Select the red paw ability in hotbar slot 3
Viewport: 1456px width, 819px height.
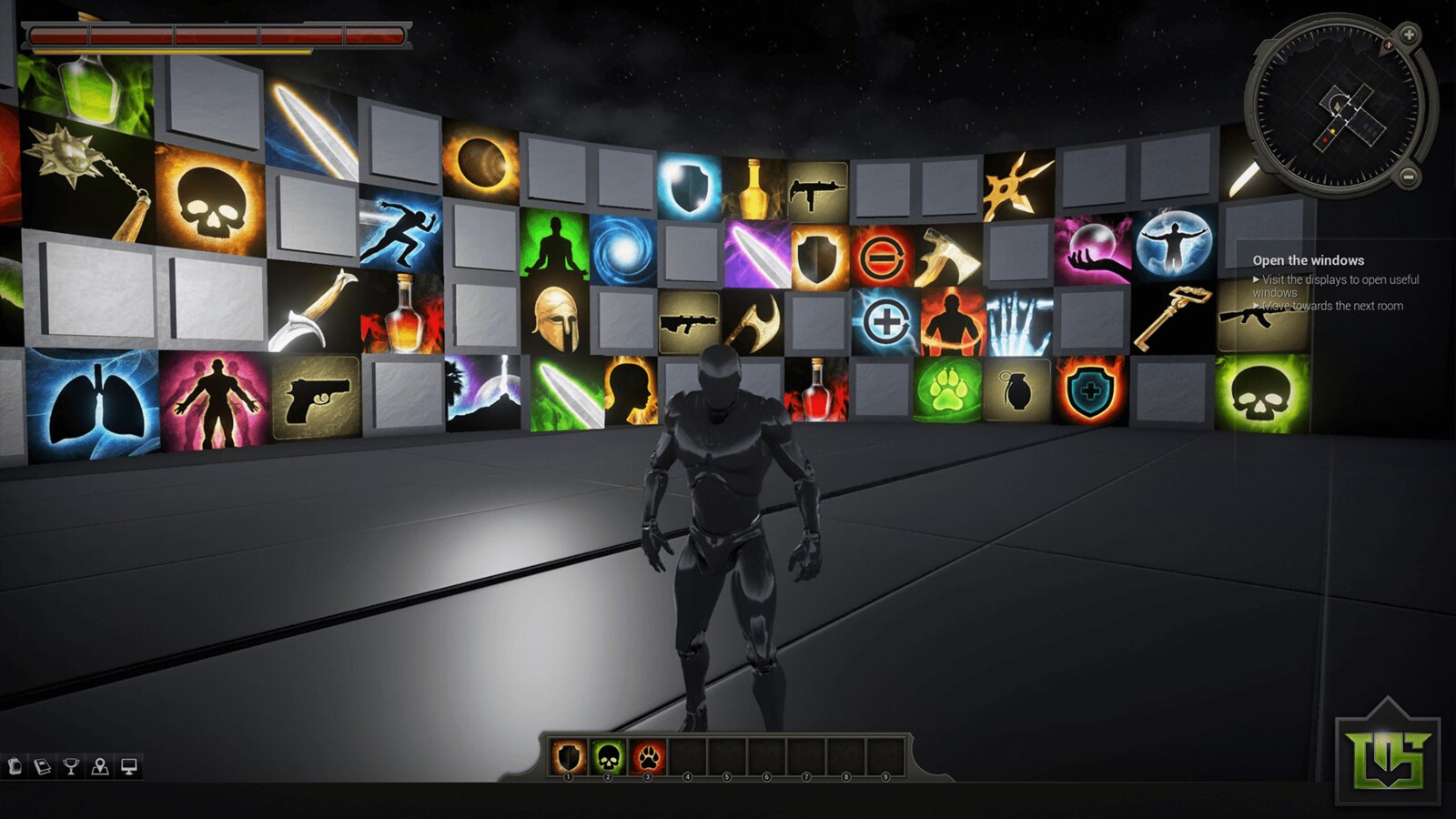coord(647,753)
